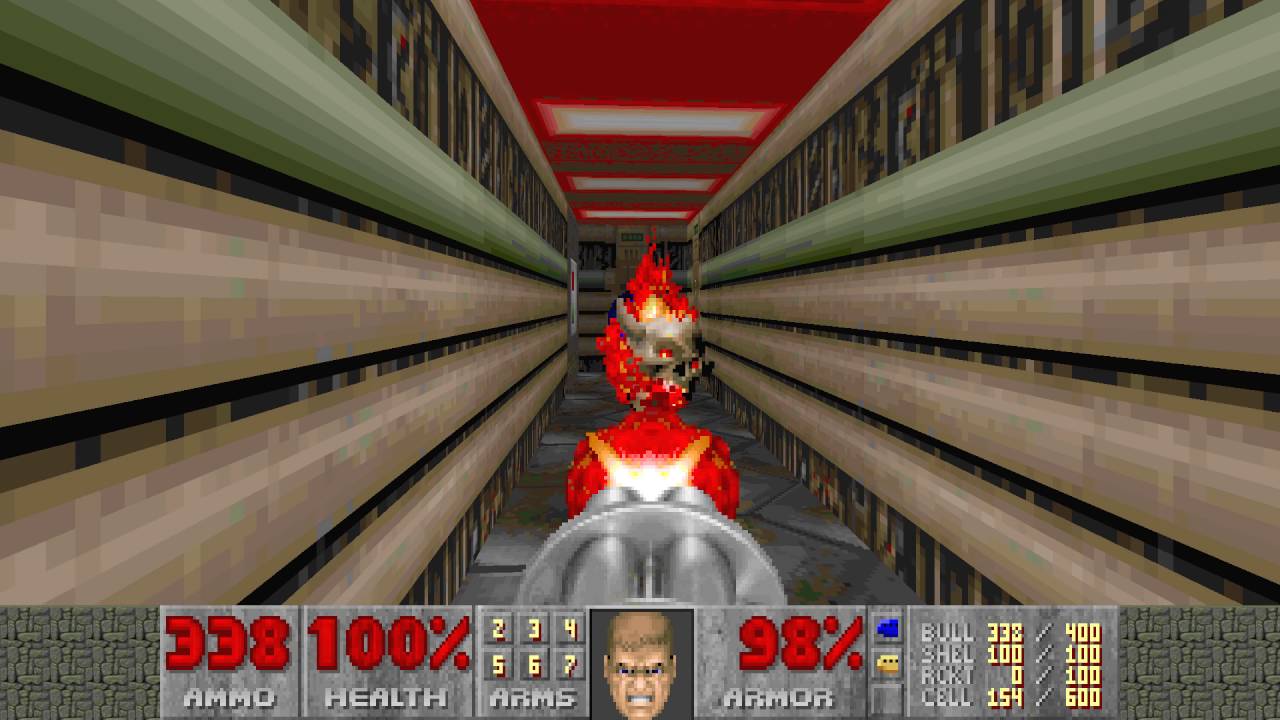Viewport: 1280px width, 720px height.
Task: Select weapon slot 2 in Arms panel
Action: tap(498, 630)
